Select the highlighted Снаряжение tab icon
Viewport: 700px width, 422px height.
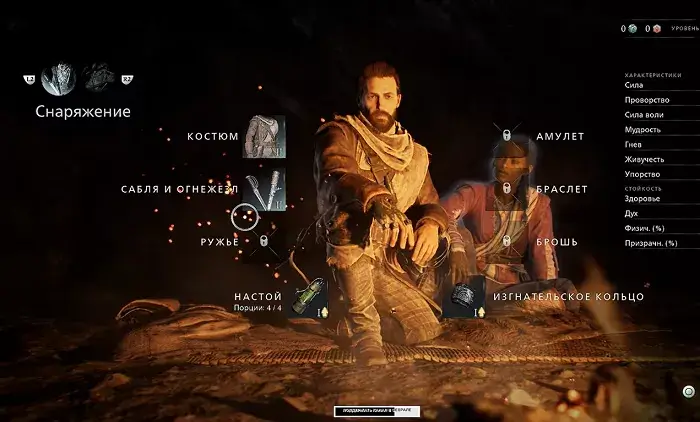pos(58,79)
